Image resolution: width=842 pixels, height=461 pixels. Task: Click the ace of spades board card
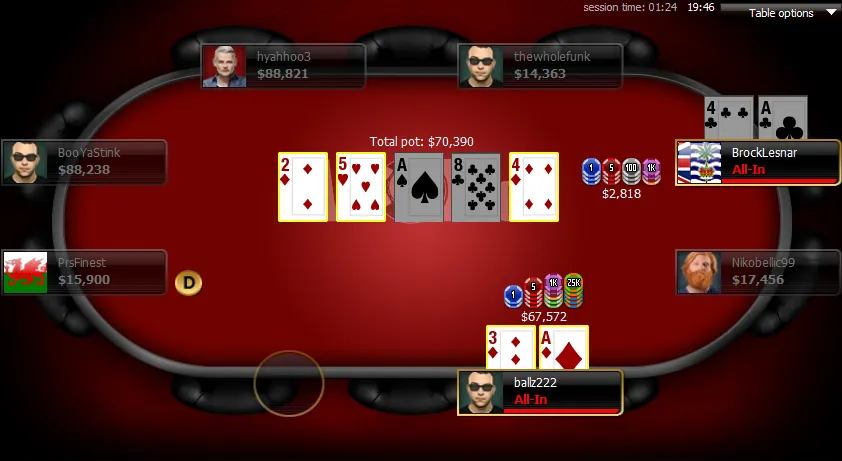pyautogui.click(x=419, y=187)
